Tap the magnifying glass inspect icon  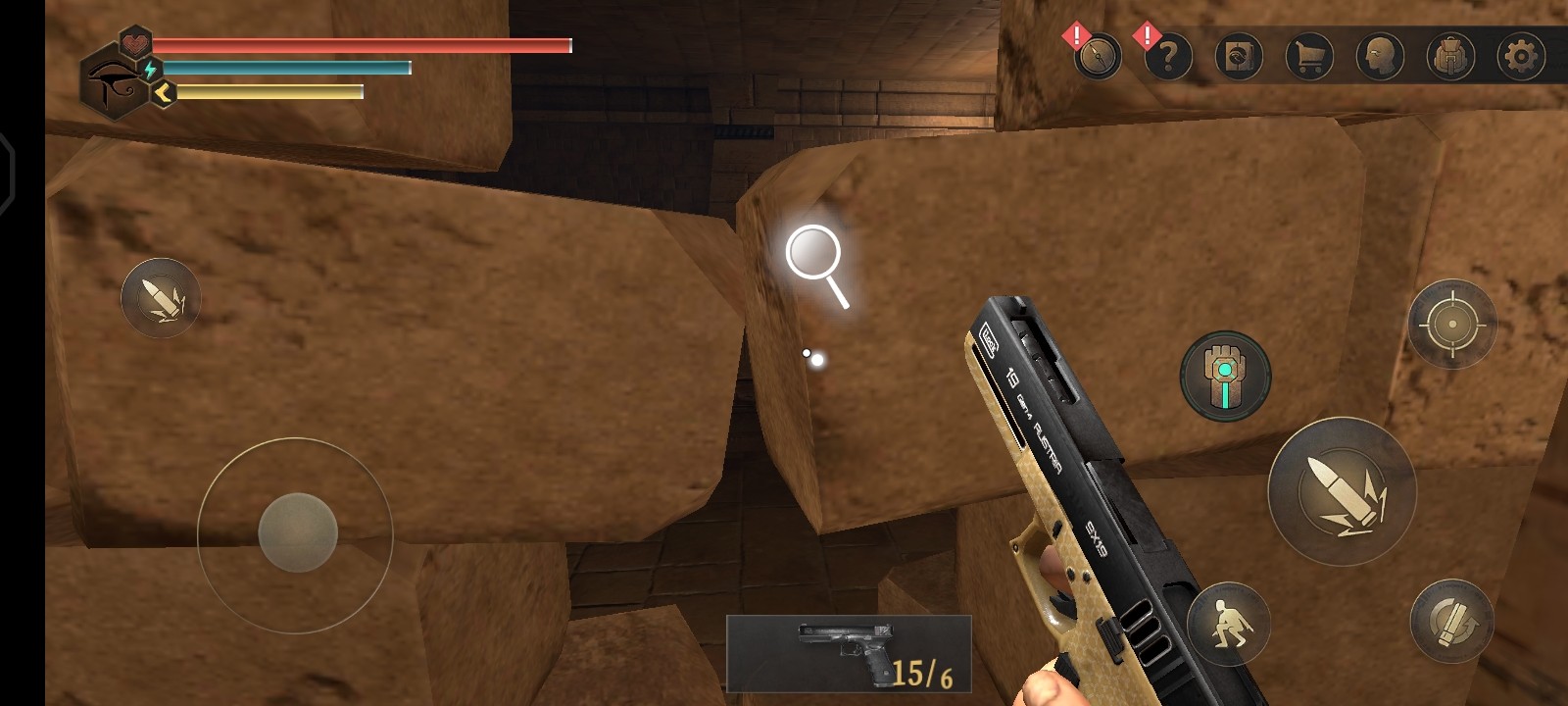817,265
